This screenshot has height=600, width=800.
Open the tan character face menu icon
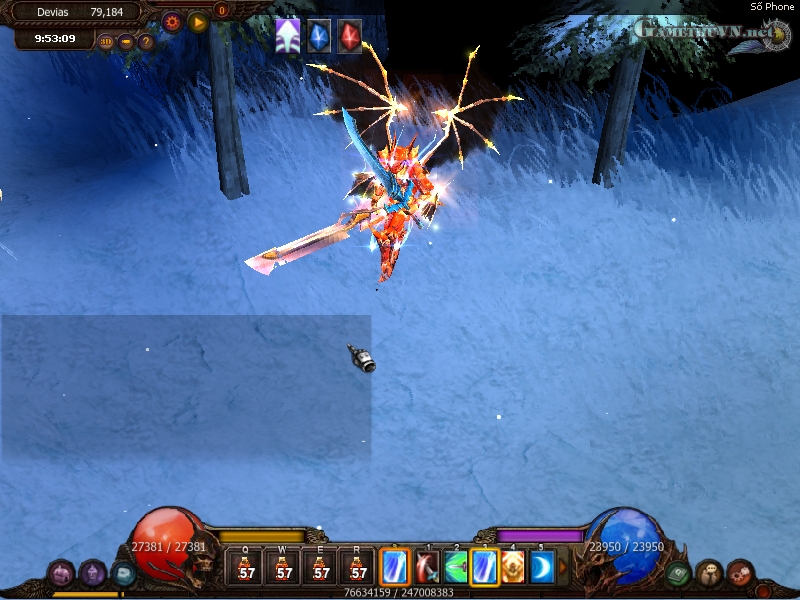click(709, 573)
